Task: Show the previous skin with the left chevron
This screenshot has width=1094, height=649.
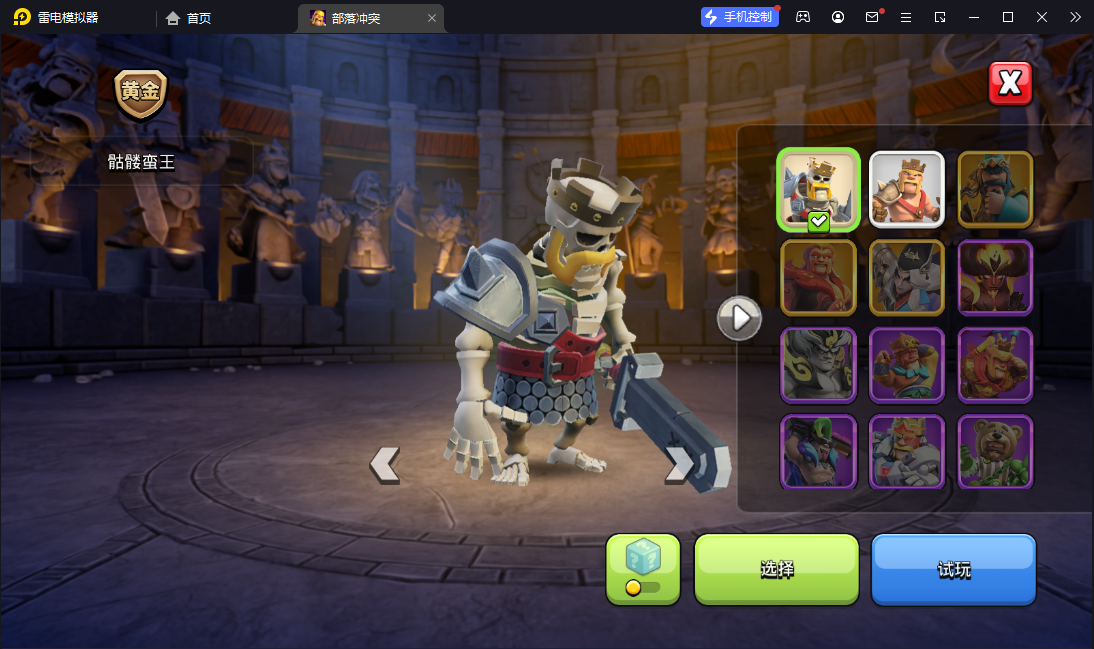Action: [385, 464]
